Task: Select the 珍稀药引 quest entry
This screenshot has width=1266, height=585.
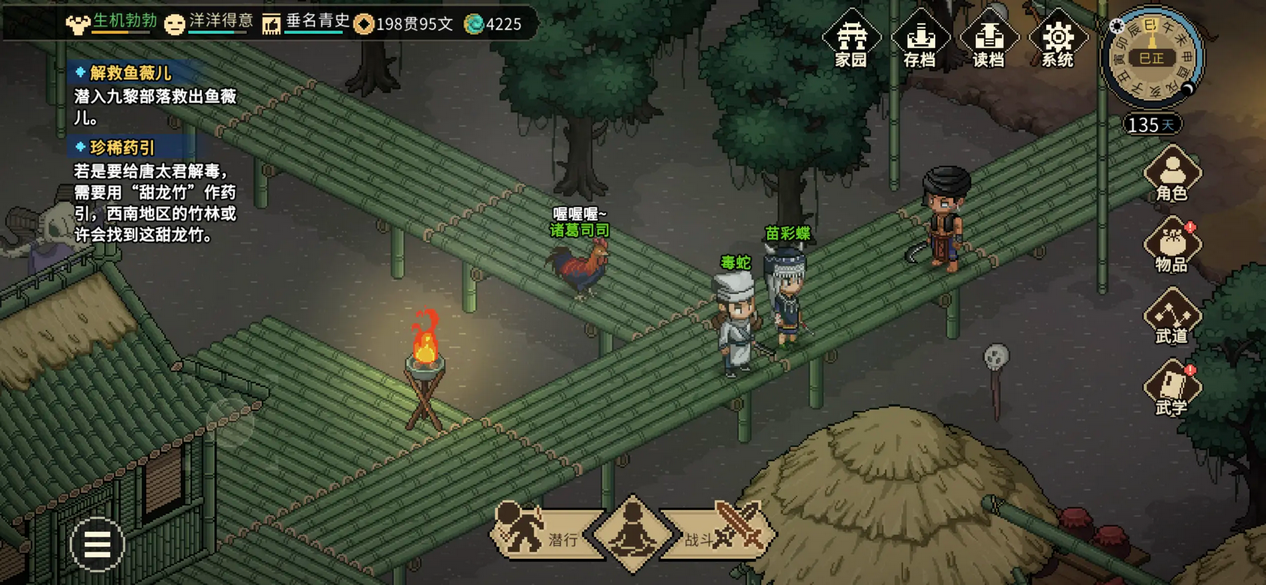Action: click(122, 148)
